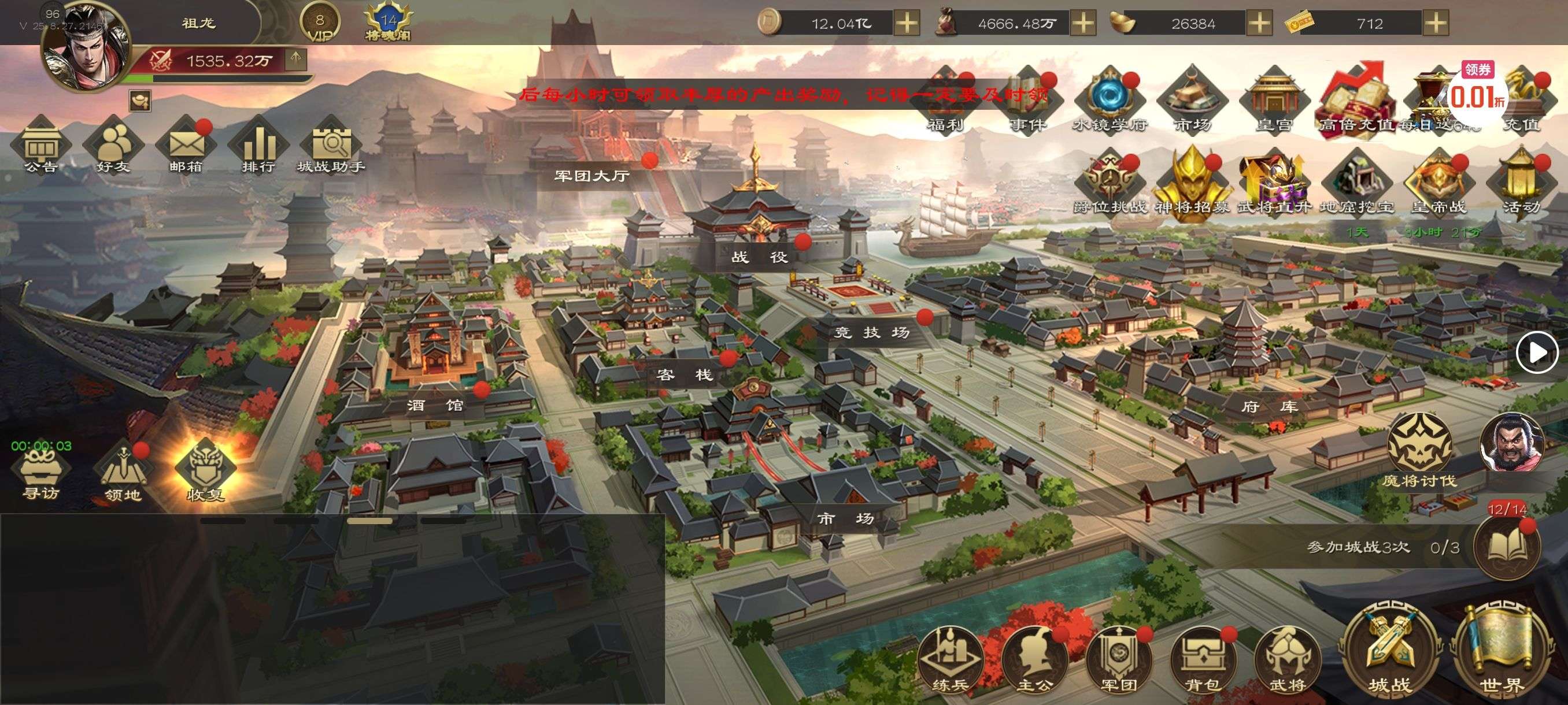Open the 背包 backpack
1568x705 pixels.
(1202, 660)
